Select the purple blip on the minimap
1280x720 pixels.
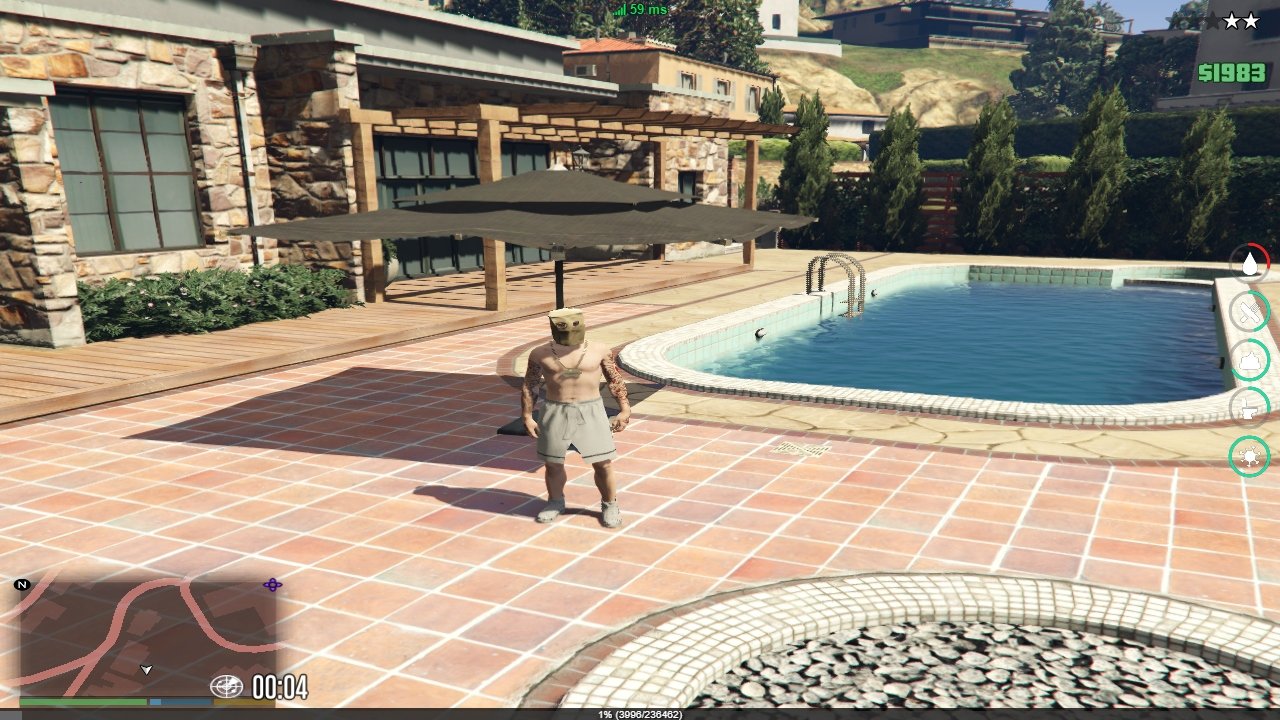click(272, 585)
